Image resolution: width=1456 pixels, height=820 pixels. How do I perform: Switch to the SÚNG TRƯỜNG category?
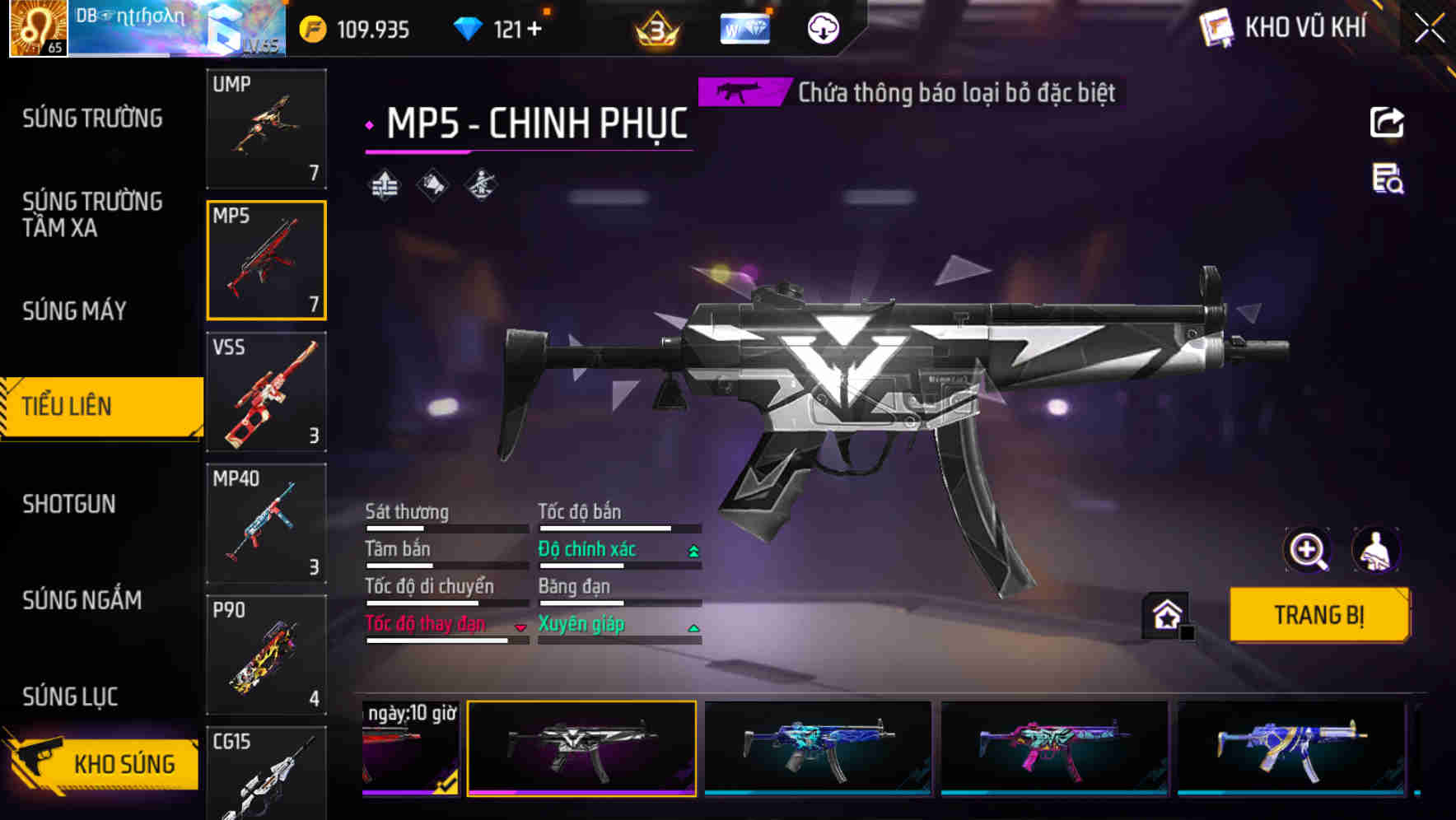[92, 119]
